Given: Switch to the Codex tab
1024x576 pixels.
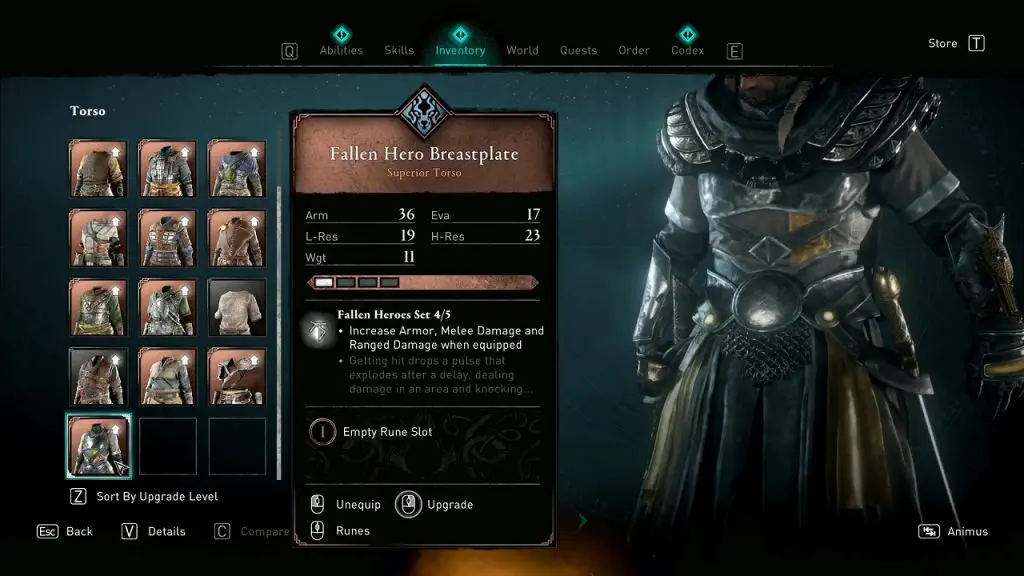Looking at the screenshot, I should click(687, 50).
